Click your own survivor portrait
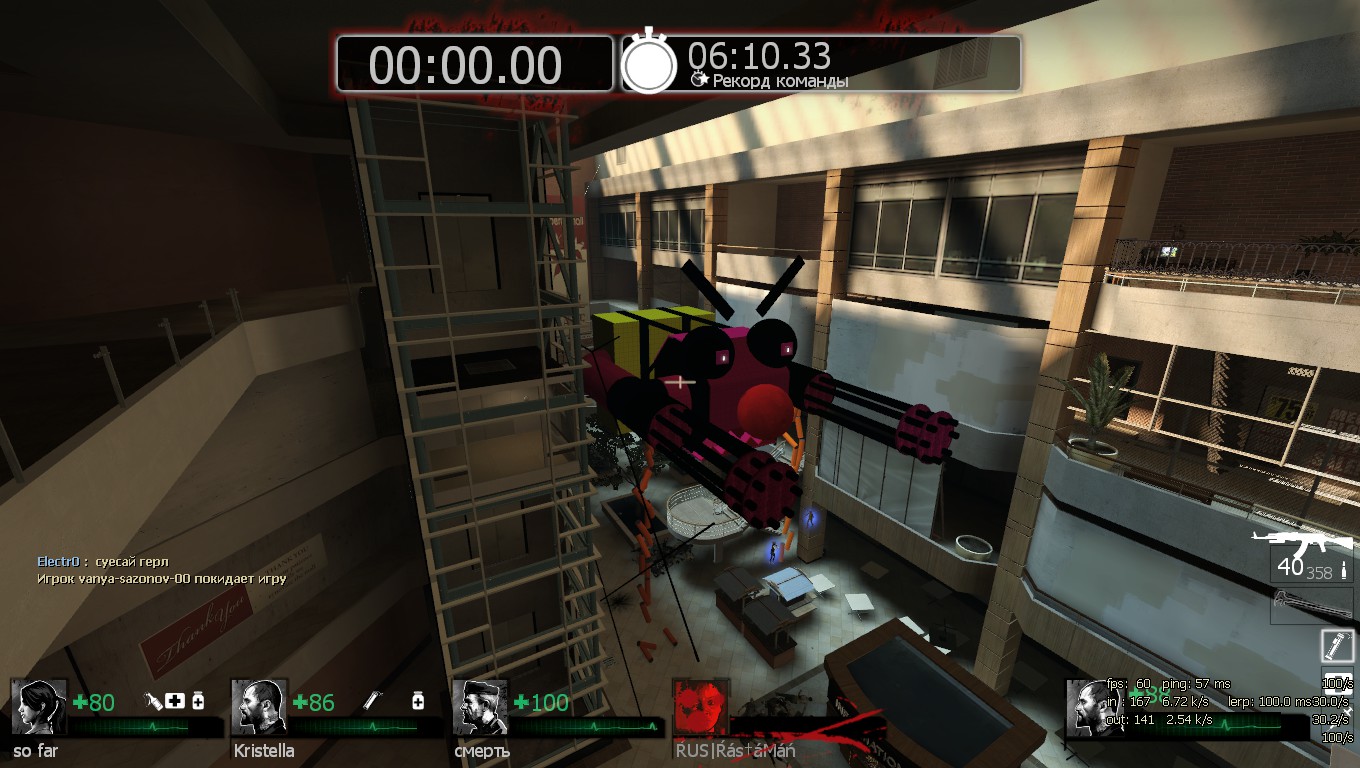 (x=1092, y=707)
